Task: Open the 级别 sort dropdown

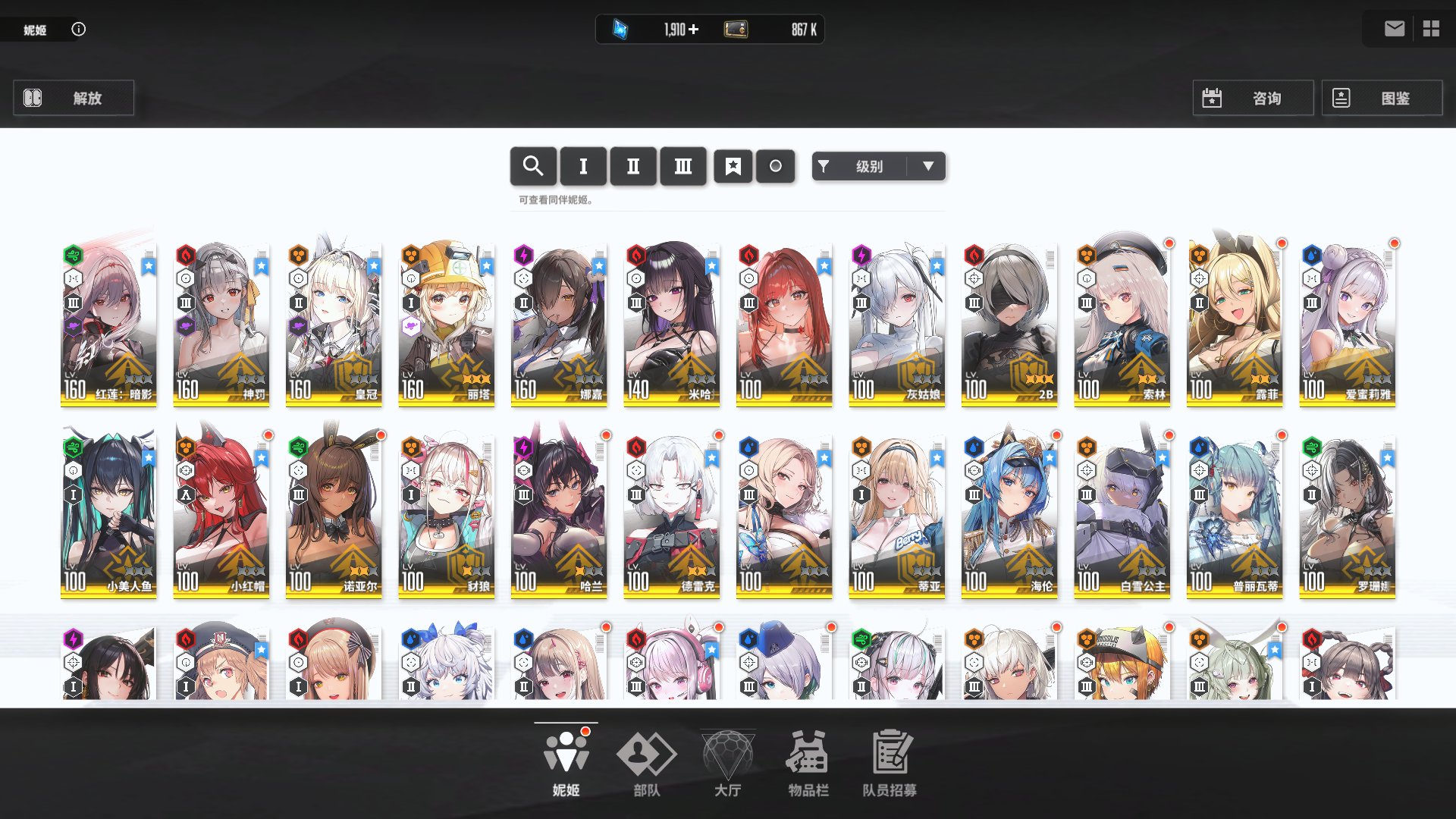Action: click(878, 166)
